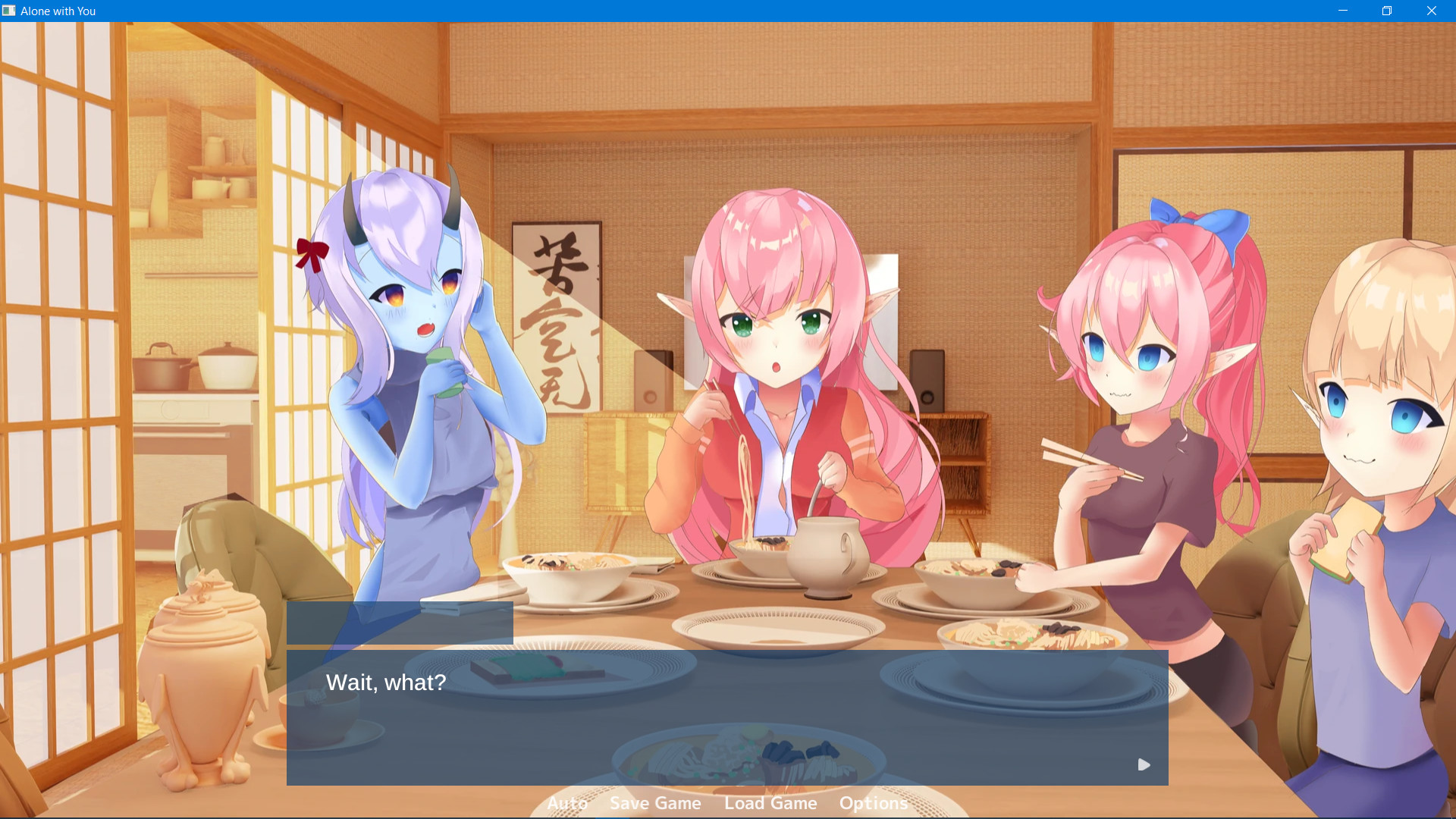Open the Options menu
This screenshot has width=1456, height=819.
(x=873, y=802)
